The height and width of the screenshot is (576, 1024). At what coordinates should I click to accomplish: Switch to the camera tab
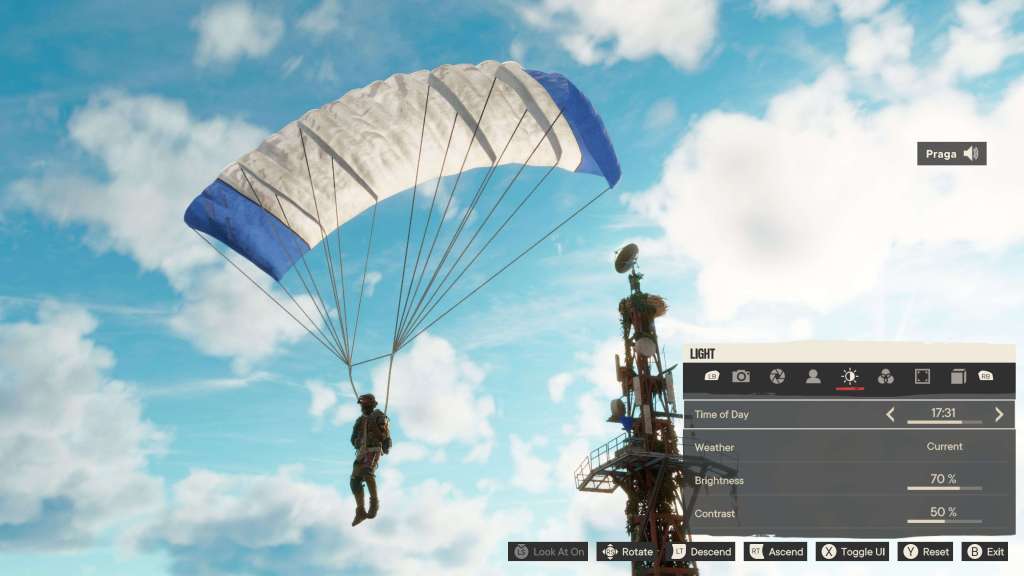pos(741,376)
